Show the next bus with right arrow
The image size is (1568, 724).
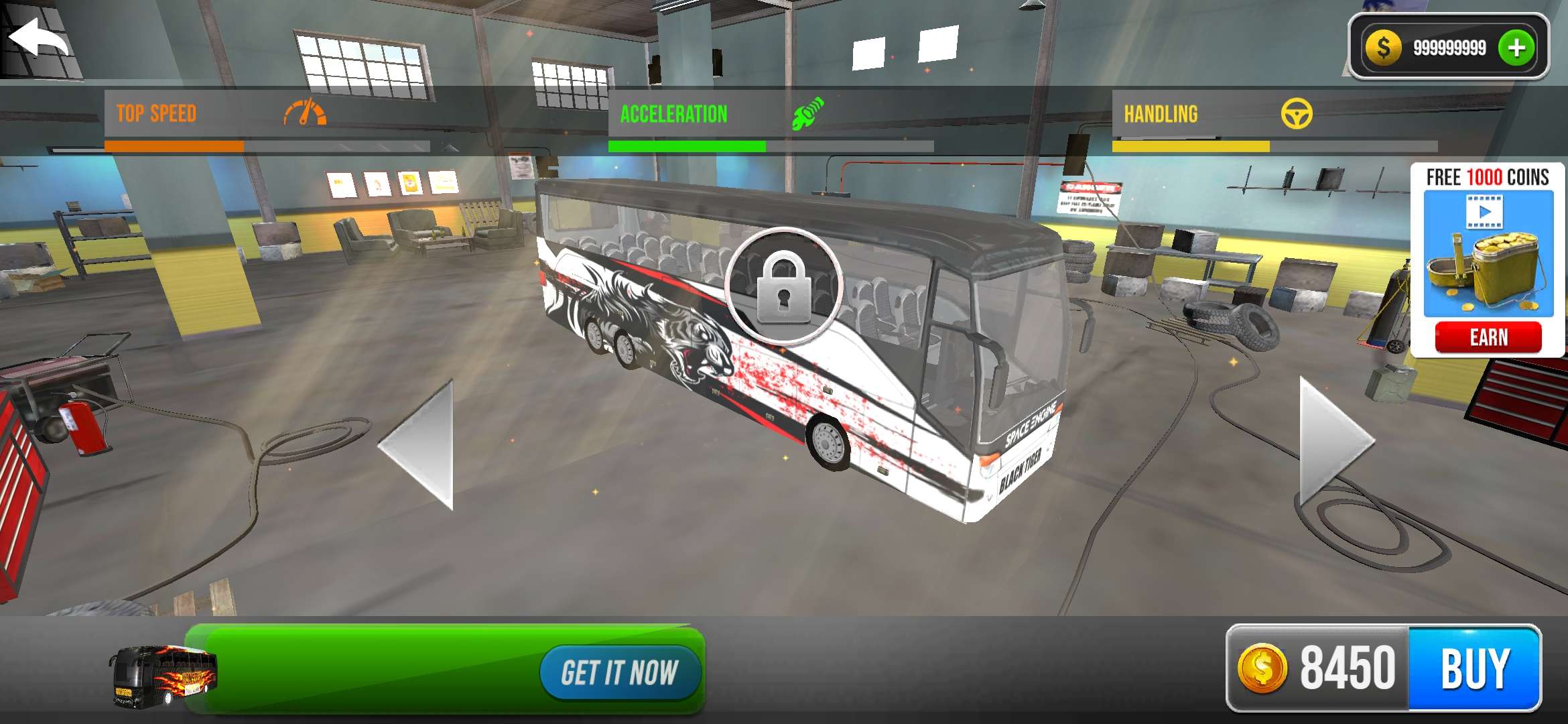tap(1332, 444)
